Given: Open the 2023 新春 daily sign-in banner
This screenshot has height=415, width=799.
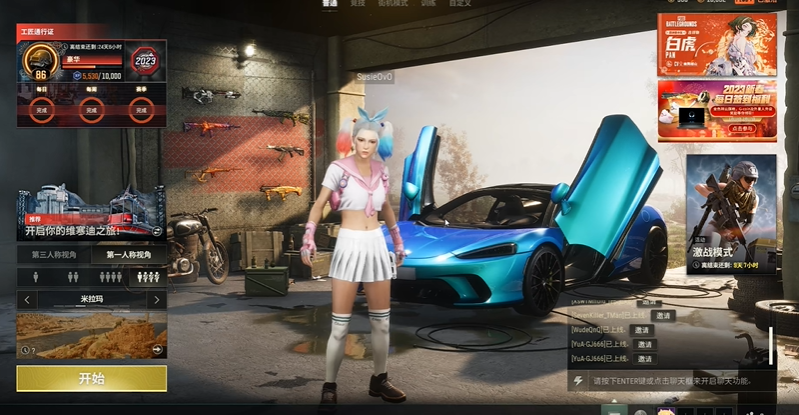Looking at the screenshot, I should 716,110.
